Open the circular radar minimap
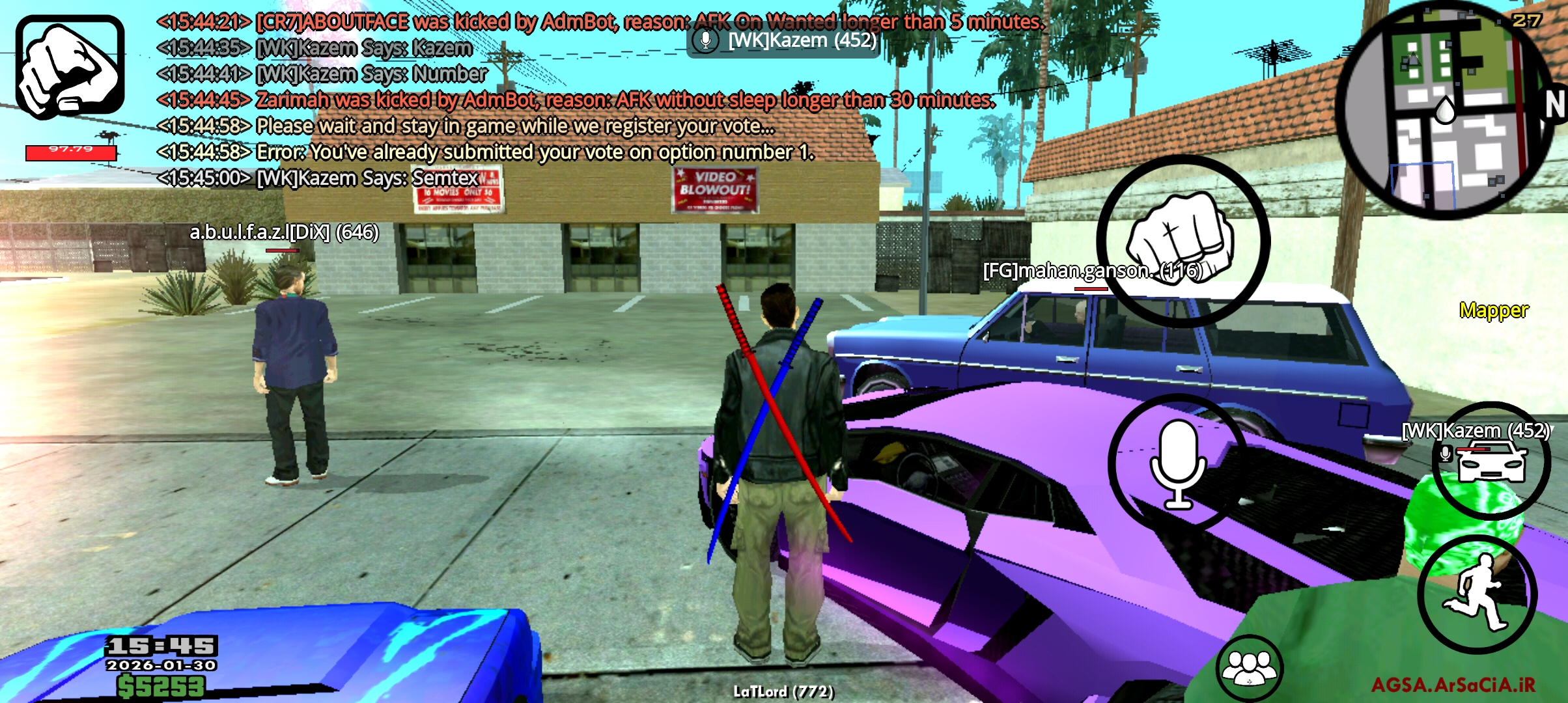 click(1444, 111)
